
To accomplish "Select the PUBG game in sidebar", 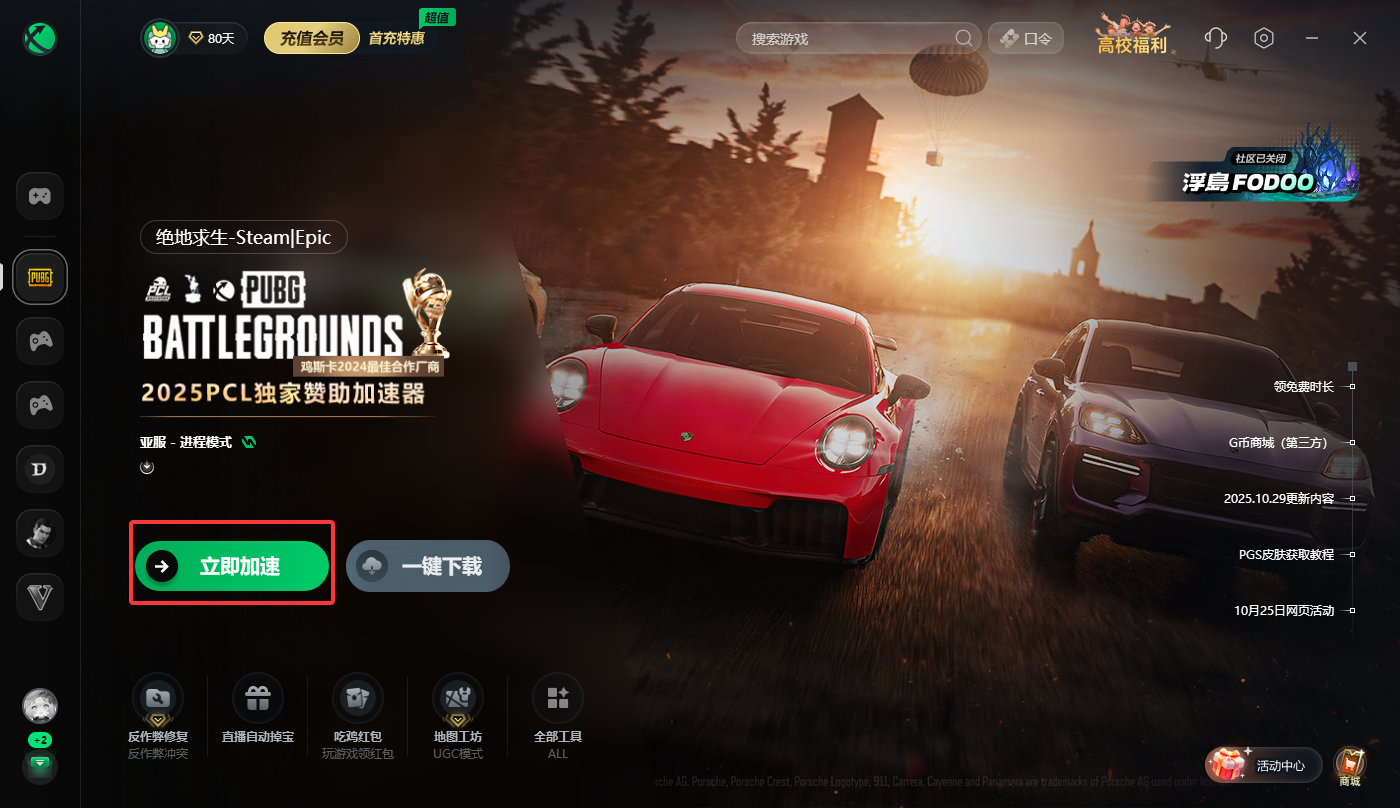I will tap(40, 277).
